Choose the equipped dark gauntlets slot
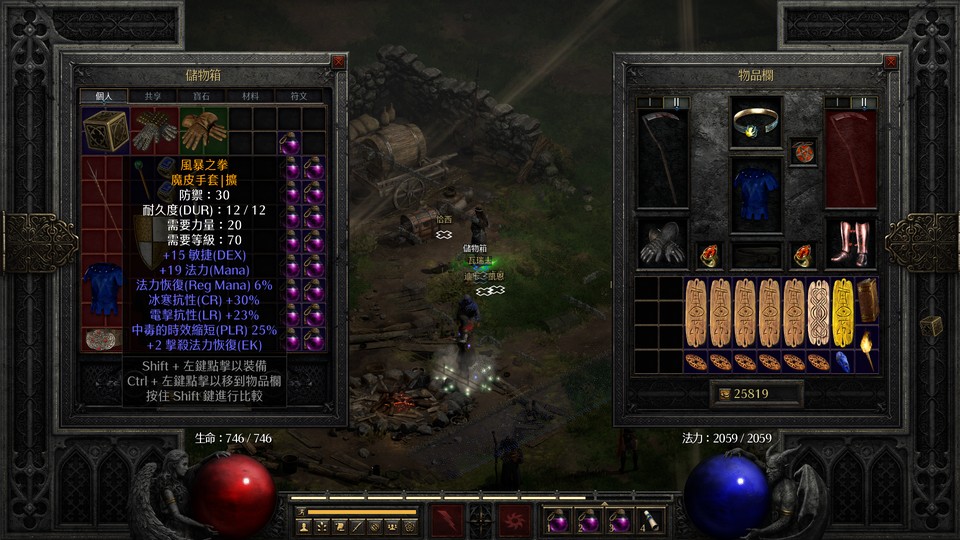 point(662,243)
